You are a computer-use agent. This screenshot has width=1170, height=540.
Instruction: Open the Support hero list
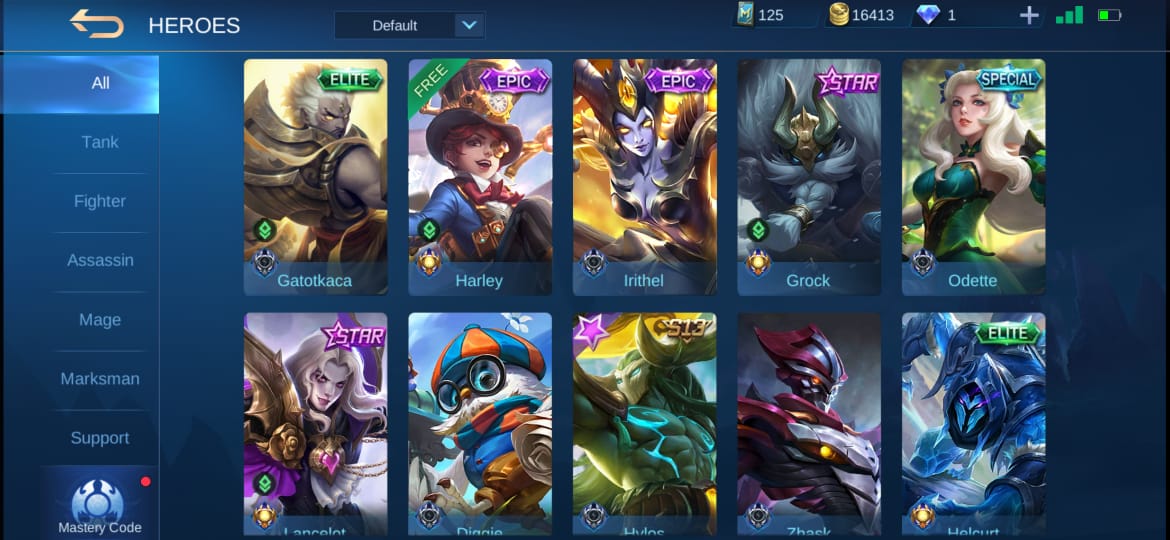(100, 438)
